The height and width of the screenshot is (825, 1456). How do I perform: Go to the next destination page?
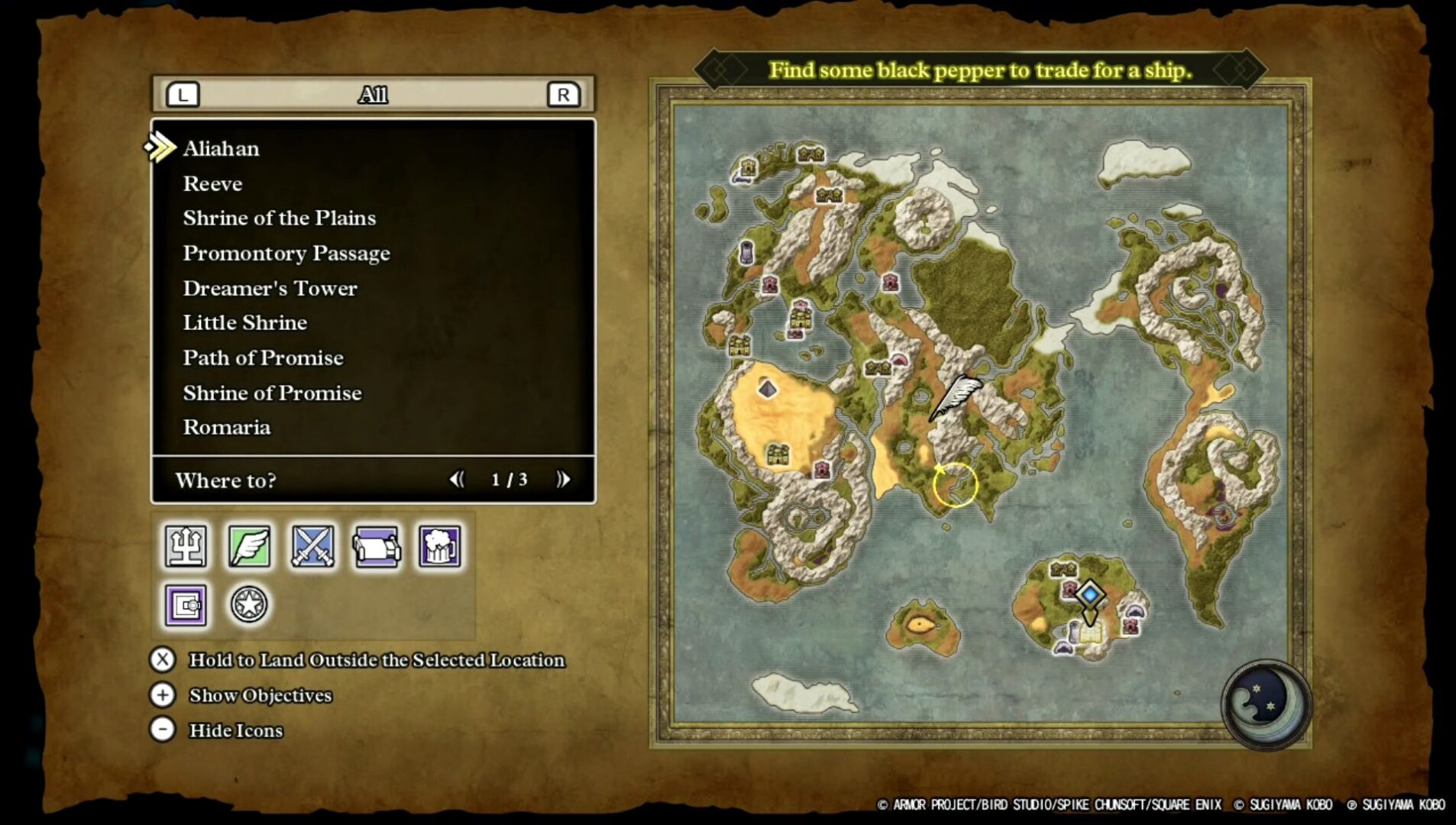[563, 479]
